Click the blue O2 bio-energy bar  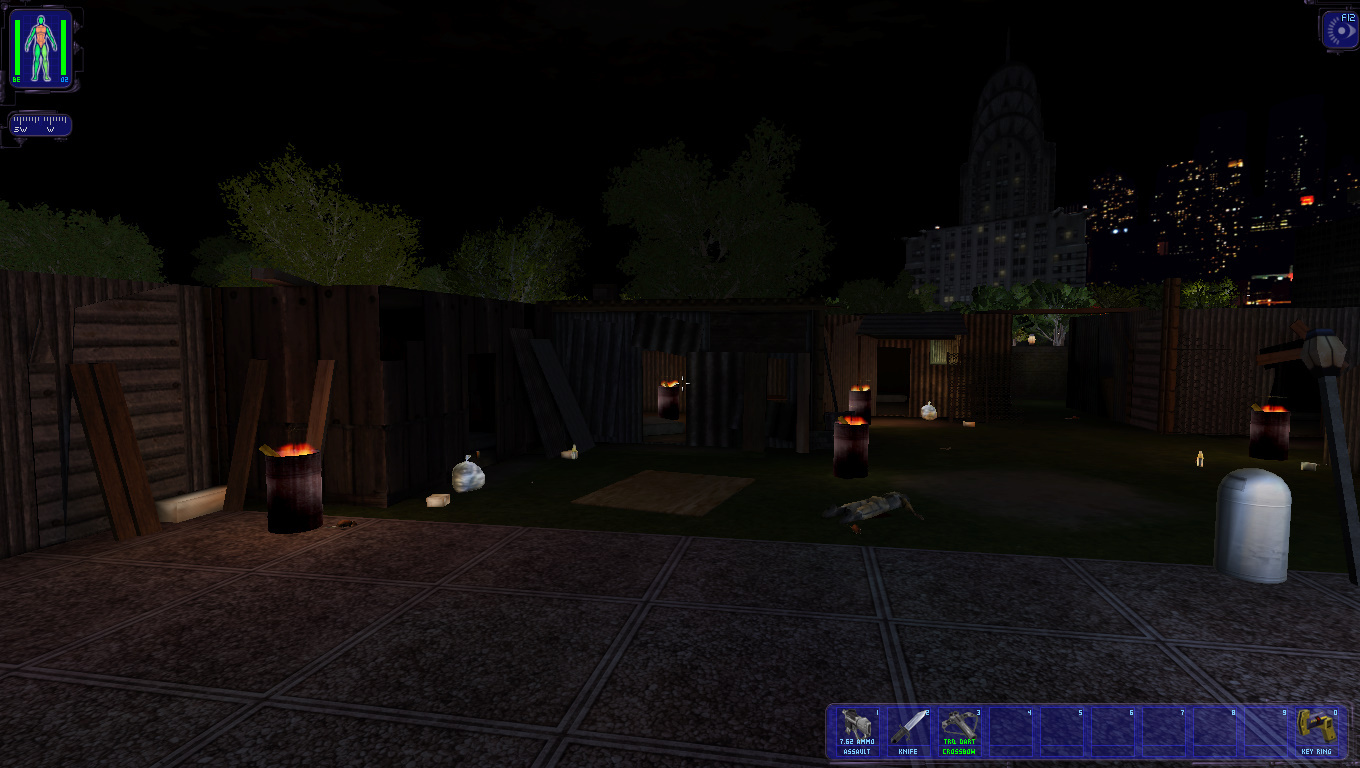click(62, 45)
